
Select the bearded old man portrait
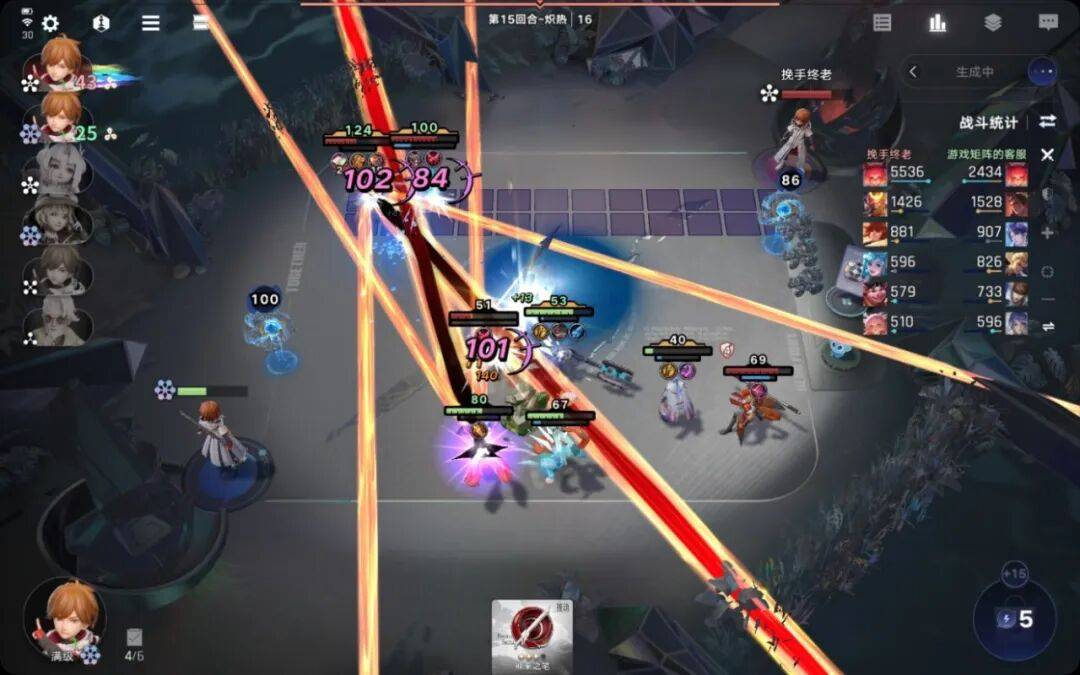(60, 320)
